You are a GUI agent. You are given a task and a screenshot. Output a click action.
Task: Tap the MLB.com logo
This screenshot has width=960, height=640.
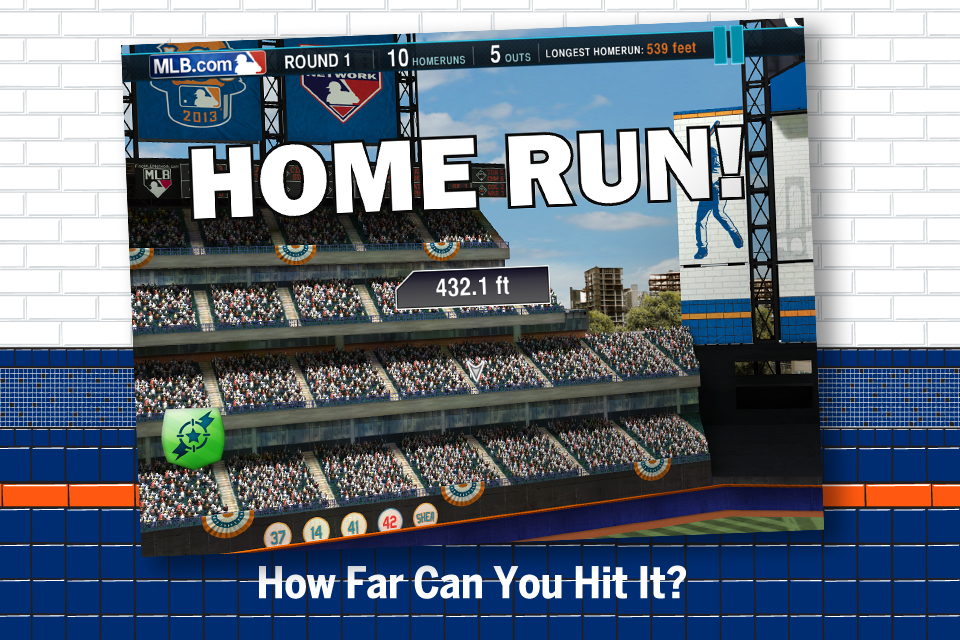click(208, 65)
